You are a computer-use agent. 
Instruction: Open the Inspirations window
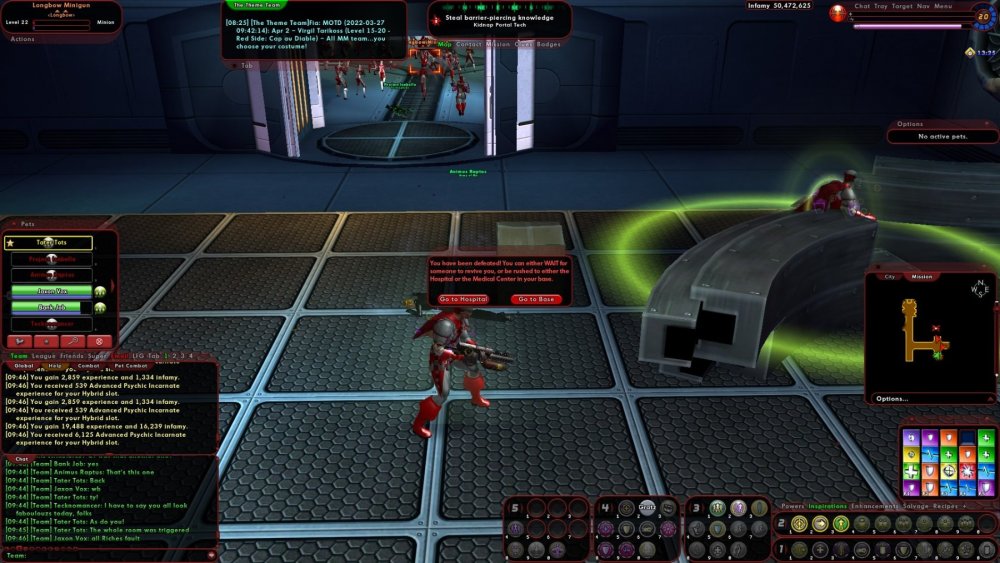click(x=828, y=506)
